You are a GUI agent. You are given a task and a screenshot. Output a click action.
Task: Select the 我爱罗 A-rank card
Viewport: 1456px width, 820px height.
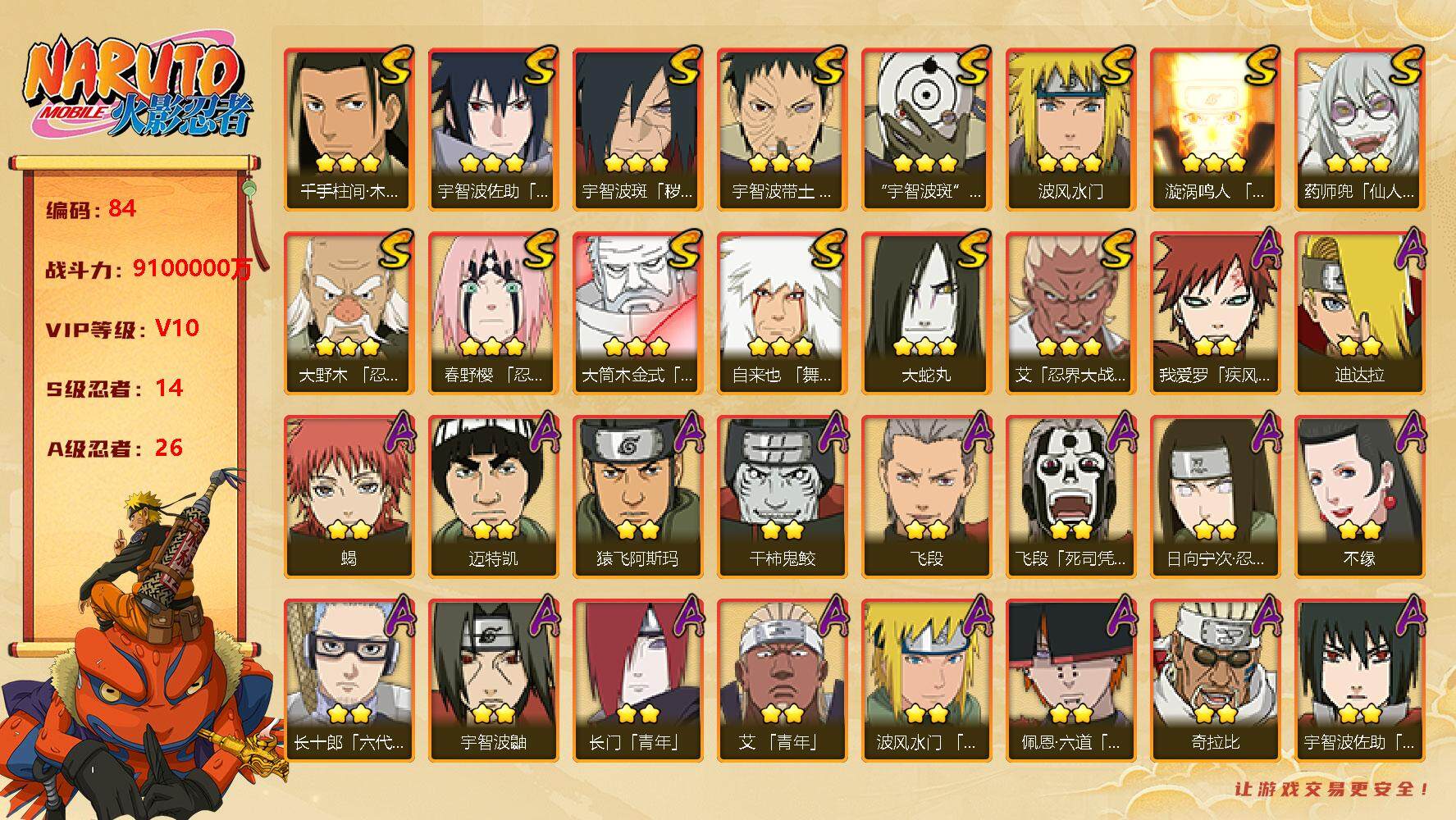pyautogui.click(x=1215, y=312)
